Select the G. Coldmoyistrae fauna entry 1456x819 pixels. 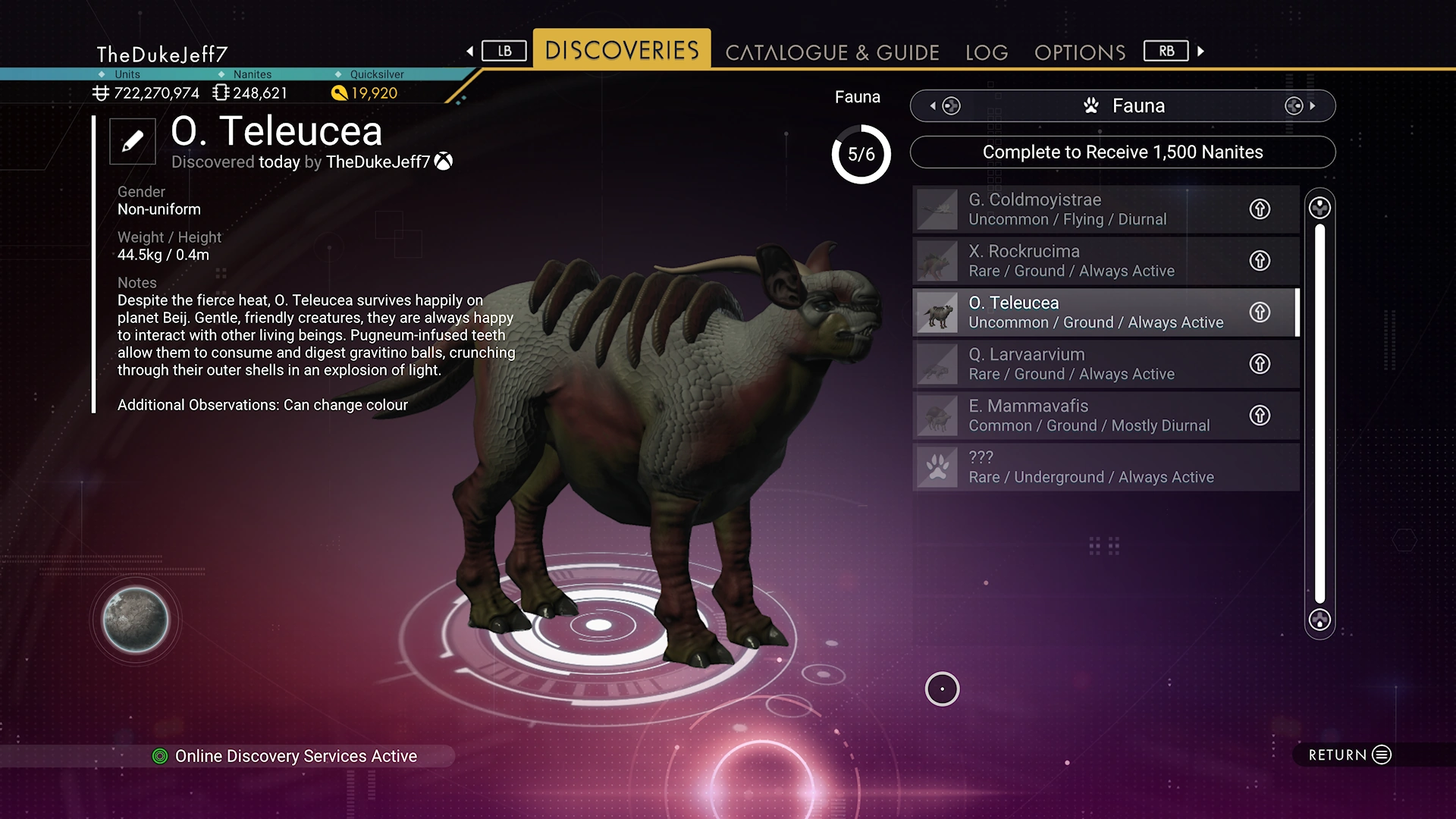[x=1077, y=209]
